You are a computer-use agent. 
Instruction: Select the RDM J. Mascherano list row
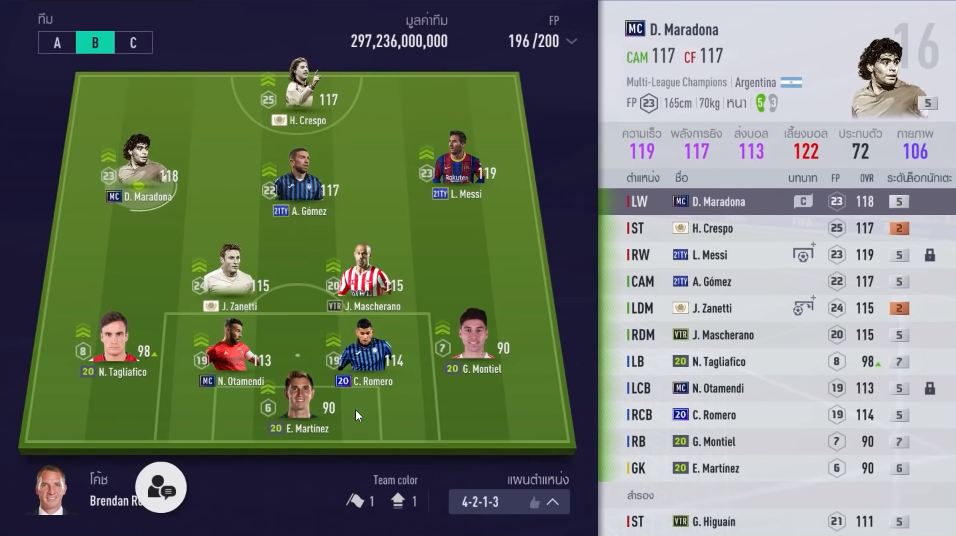tap(776, 335)
